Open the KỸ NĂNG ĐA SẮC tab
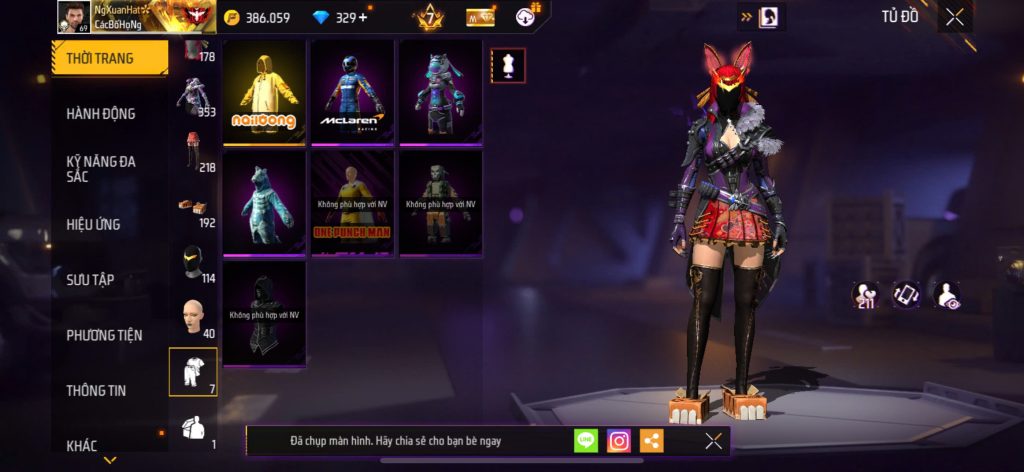 click(x=101, y=168)
